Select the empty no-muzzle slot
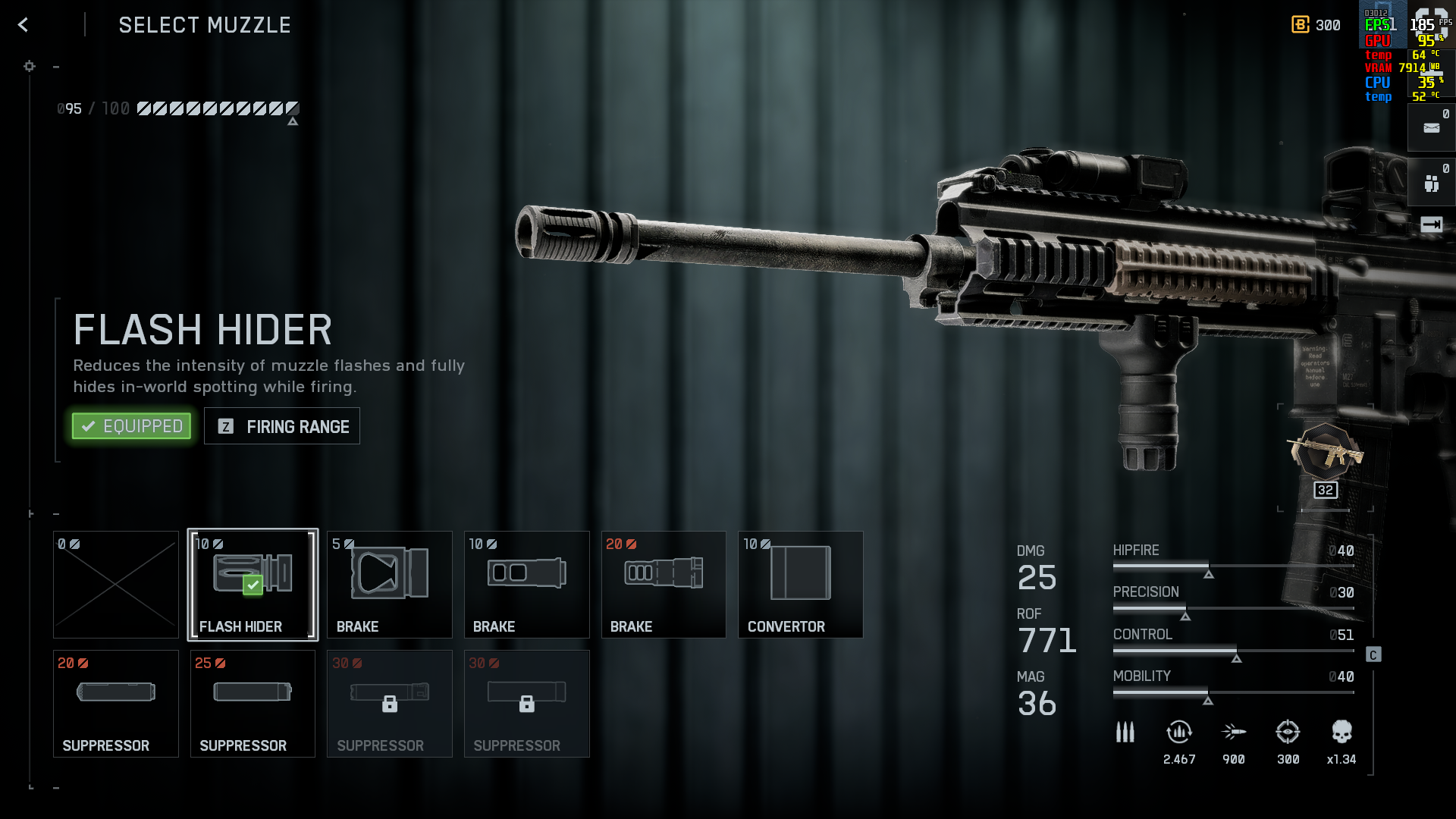 (116, 585)
